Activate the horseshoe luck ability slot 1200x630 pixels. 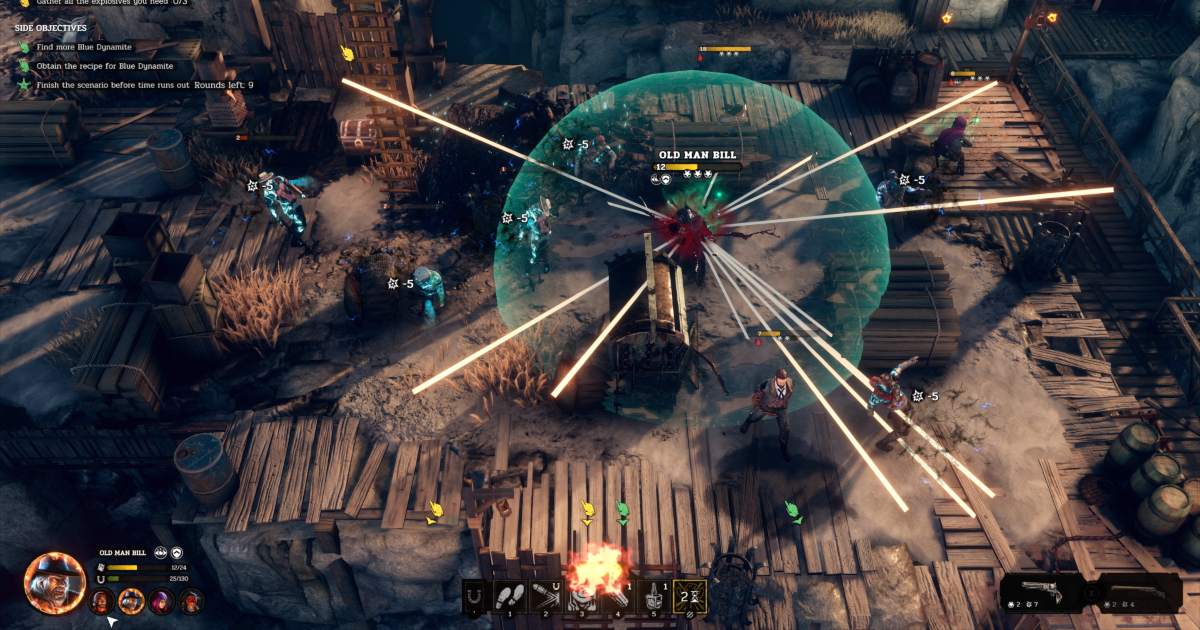point(475,596)
